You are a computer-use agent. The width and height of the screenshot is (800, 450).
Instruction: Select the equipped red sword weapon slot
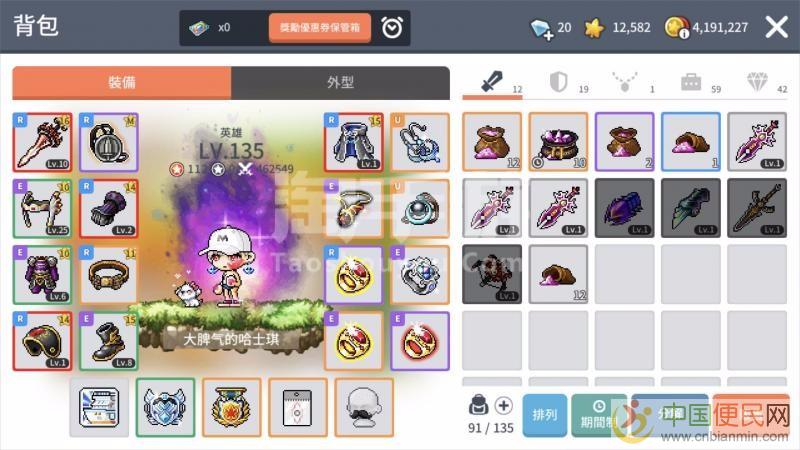tap(41, 141)
